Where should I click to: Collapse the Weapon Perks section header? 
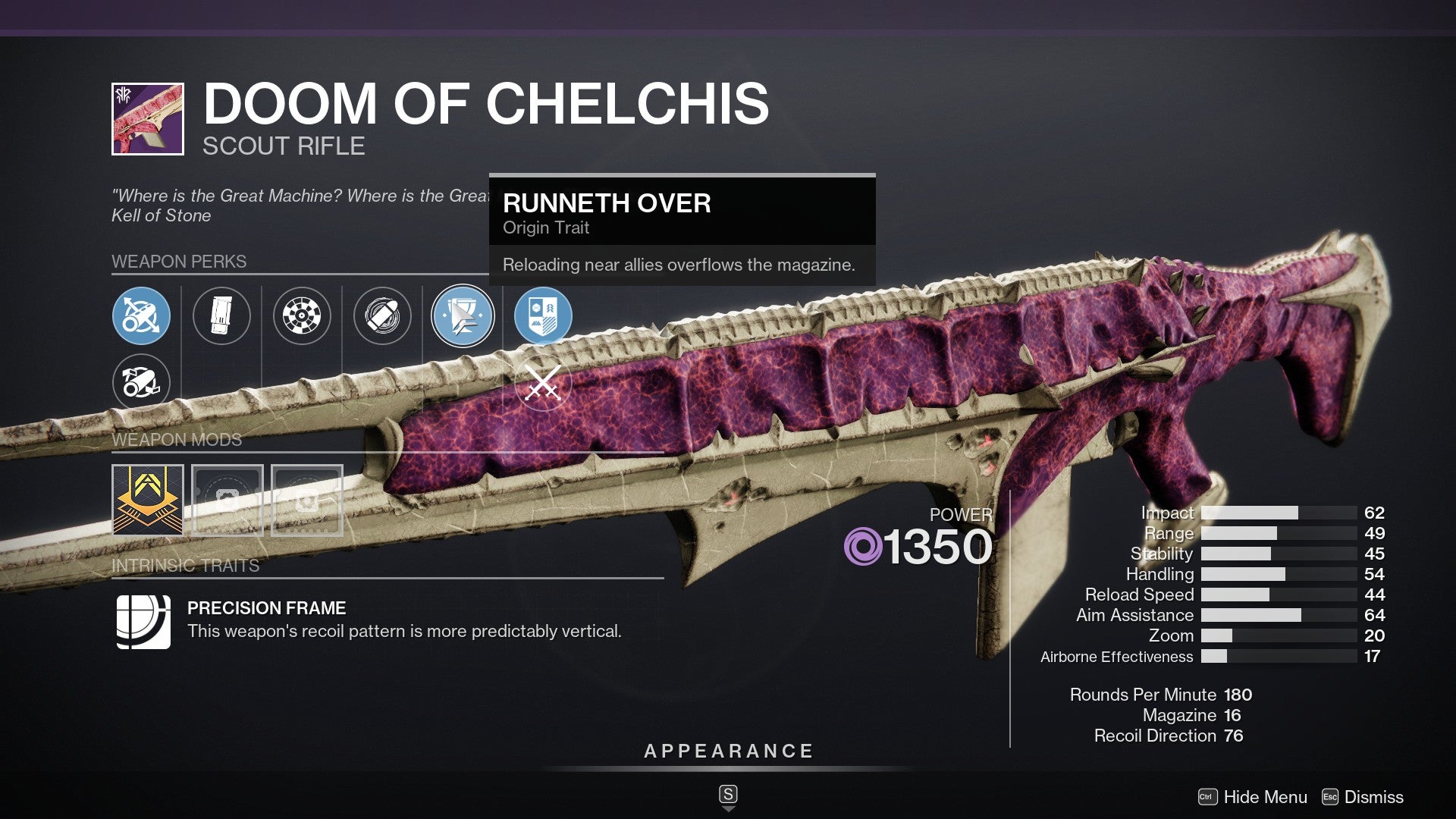point(180,262)
